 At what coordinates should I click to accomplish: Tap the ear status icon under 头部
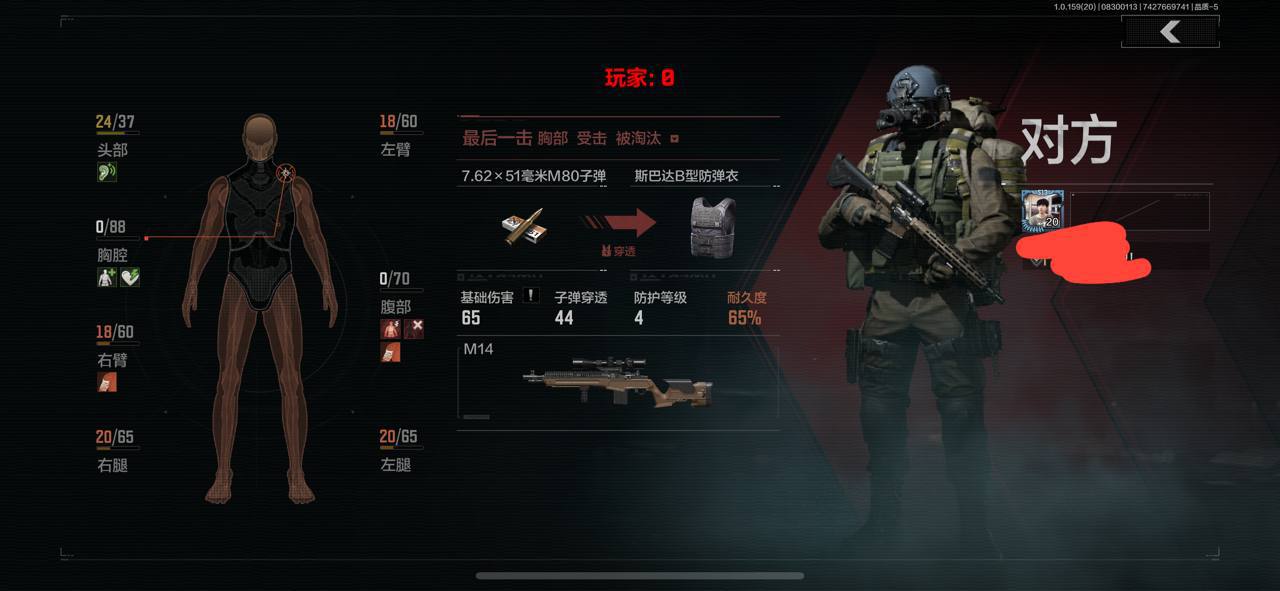107,173
